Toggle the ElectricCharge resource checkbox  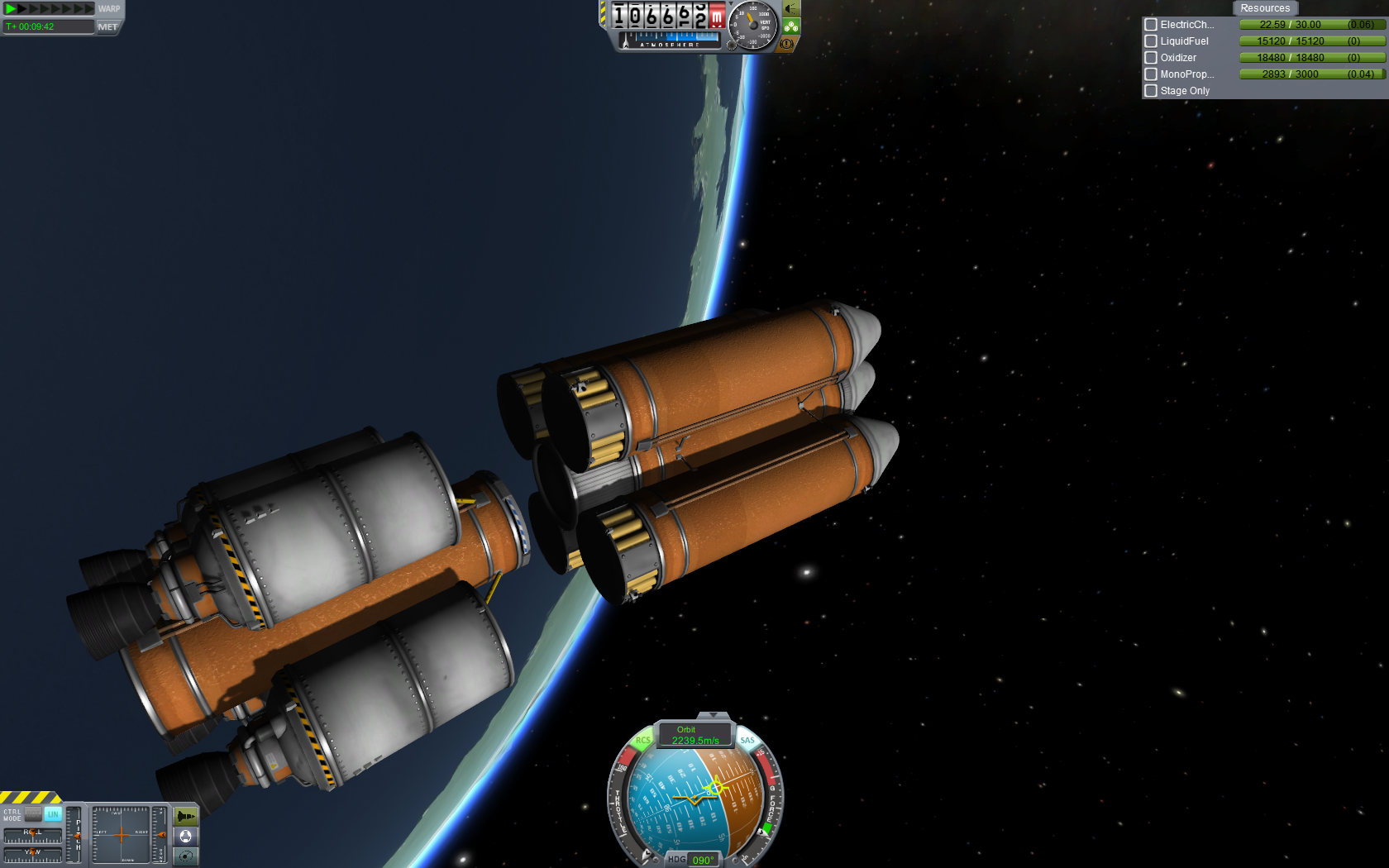(1151, 25)
